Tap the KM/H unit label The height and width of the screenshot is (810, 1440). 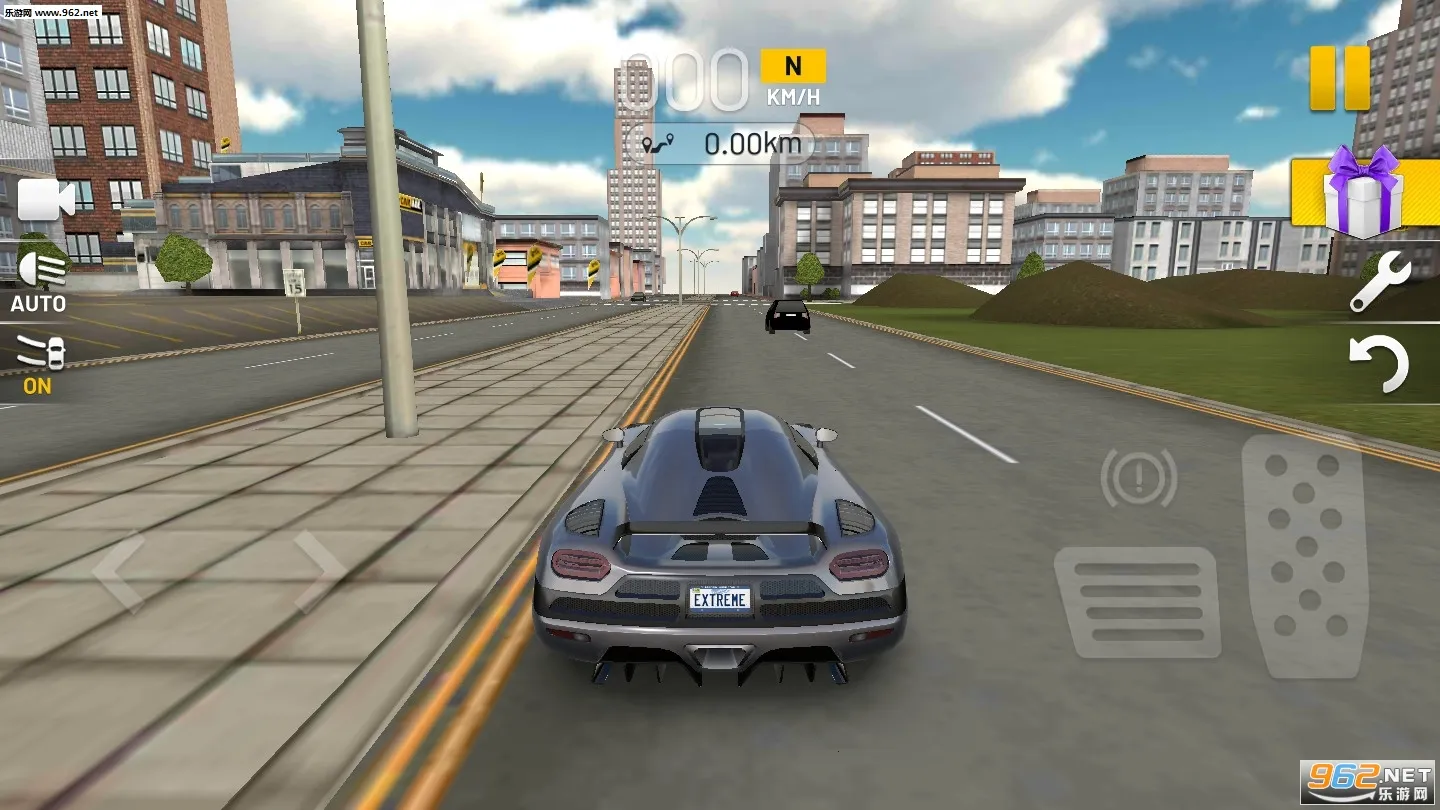794,97
